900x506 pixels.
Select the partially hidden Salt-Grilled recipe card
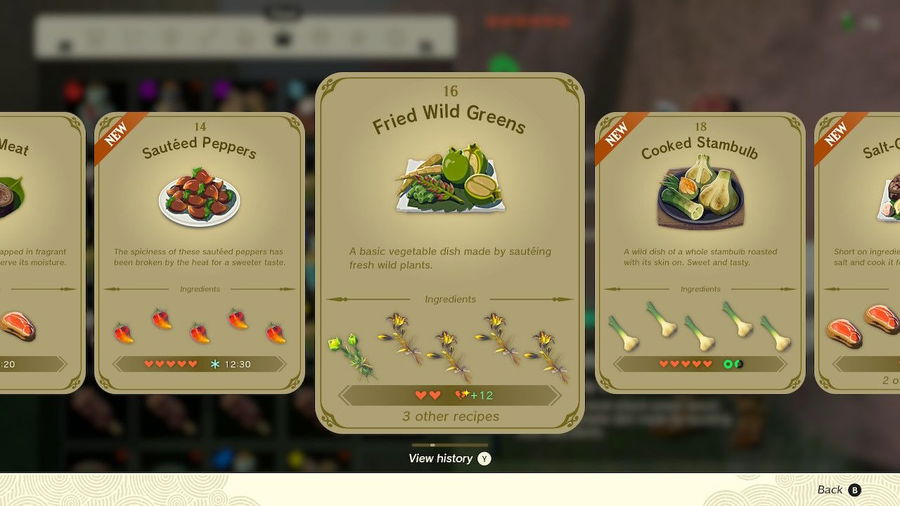[858, 250]
